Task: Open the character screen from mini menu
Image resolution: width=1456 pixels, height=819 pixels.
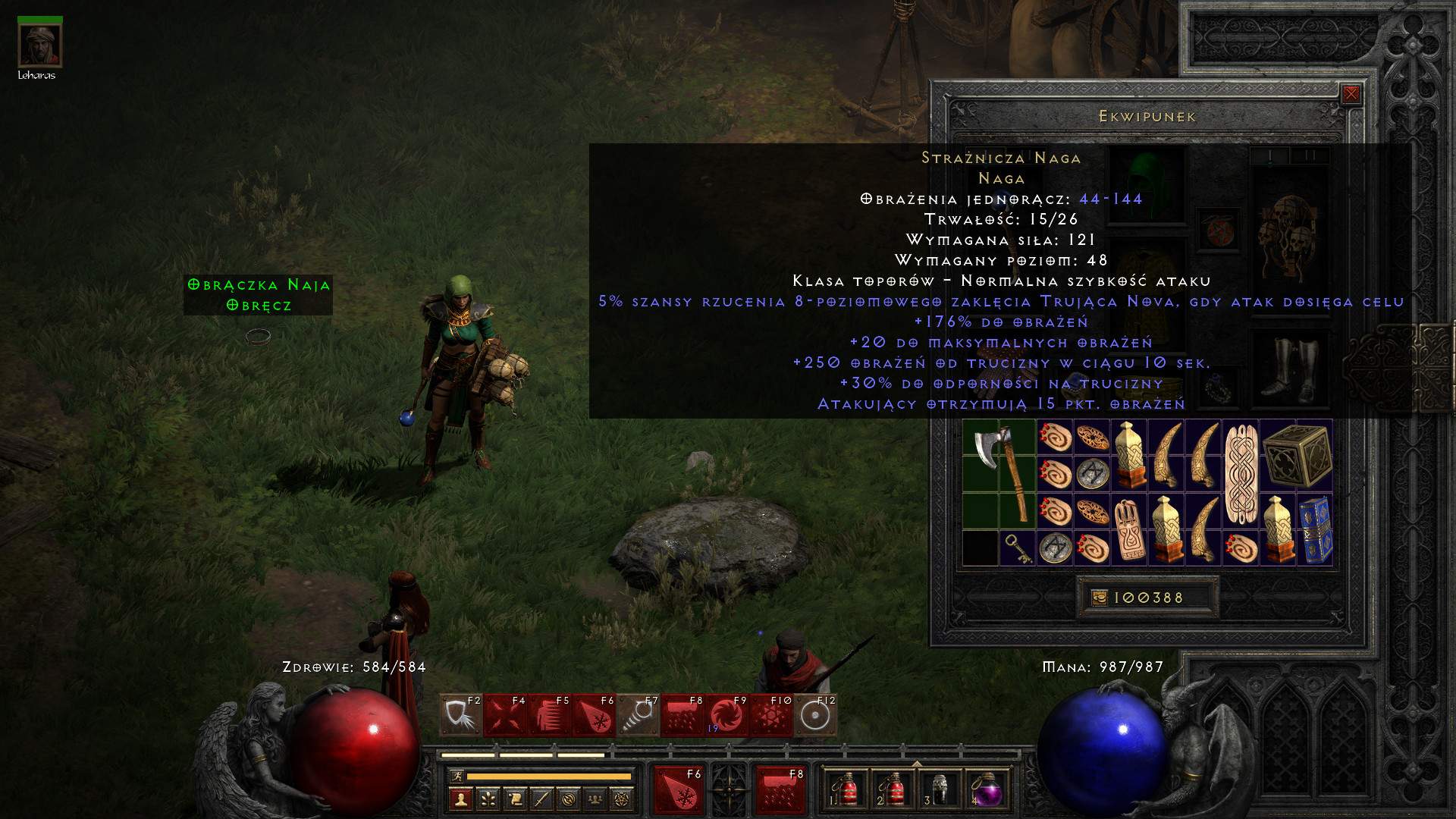Action: [x=460, y=799]
